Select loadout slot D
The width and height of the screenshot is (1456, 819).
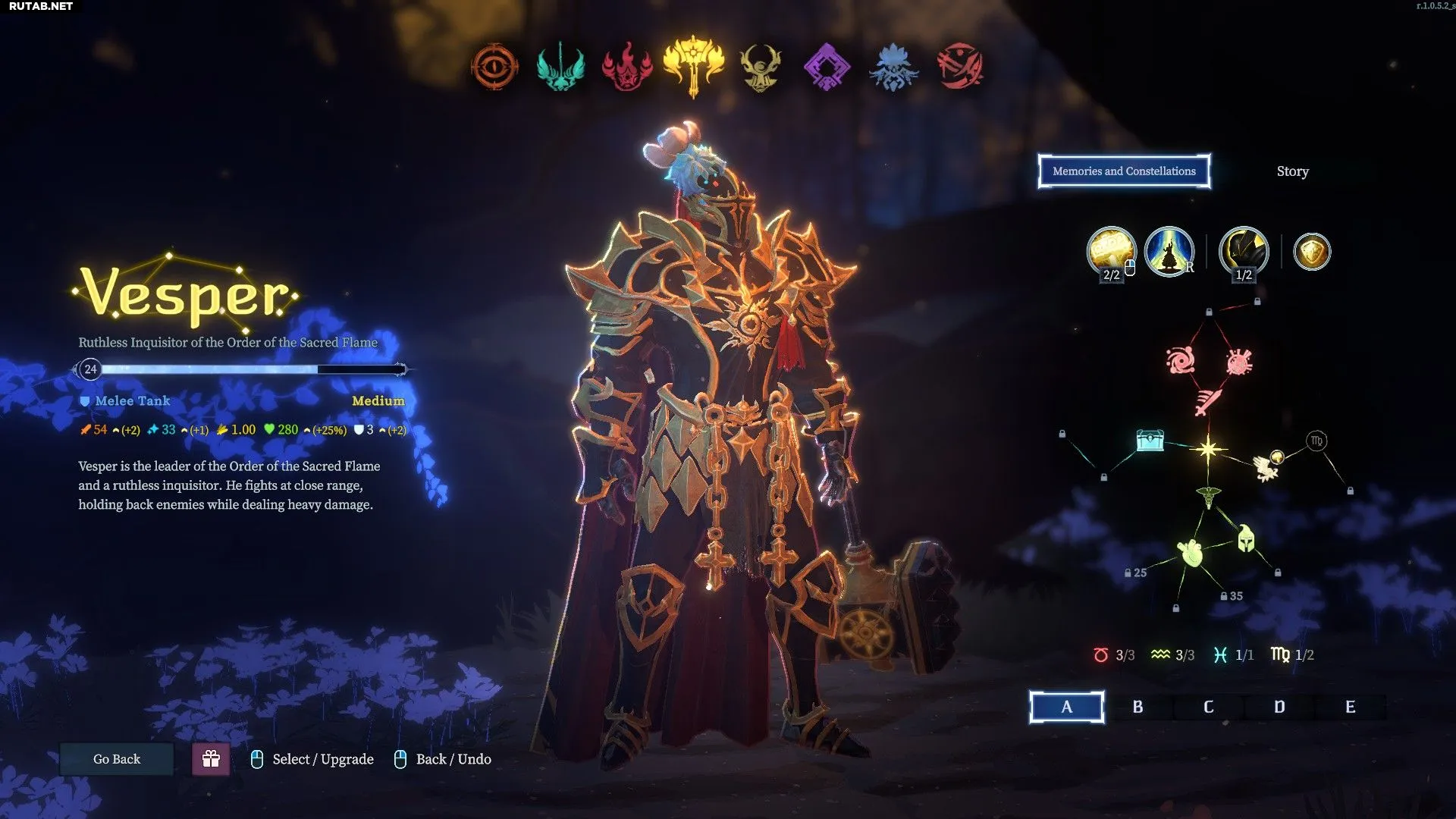(1279, 707)
